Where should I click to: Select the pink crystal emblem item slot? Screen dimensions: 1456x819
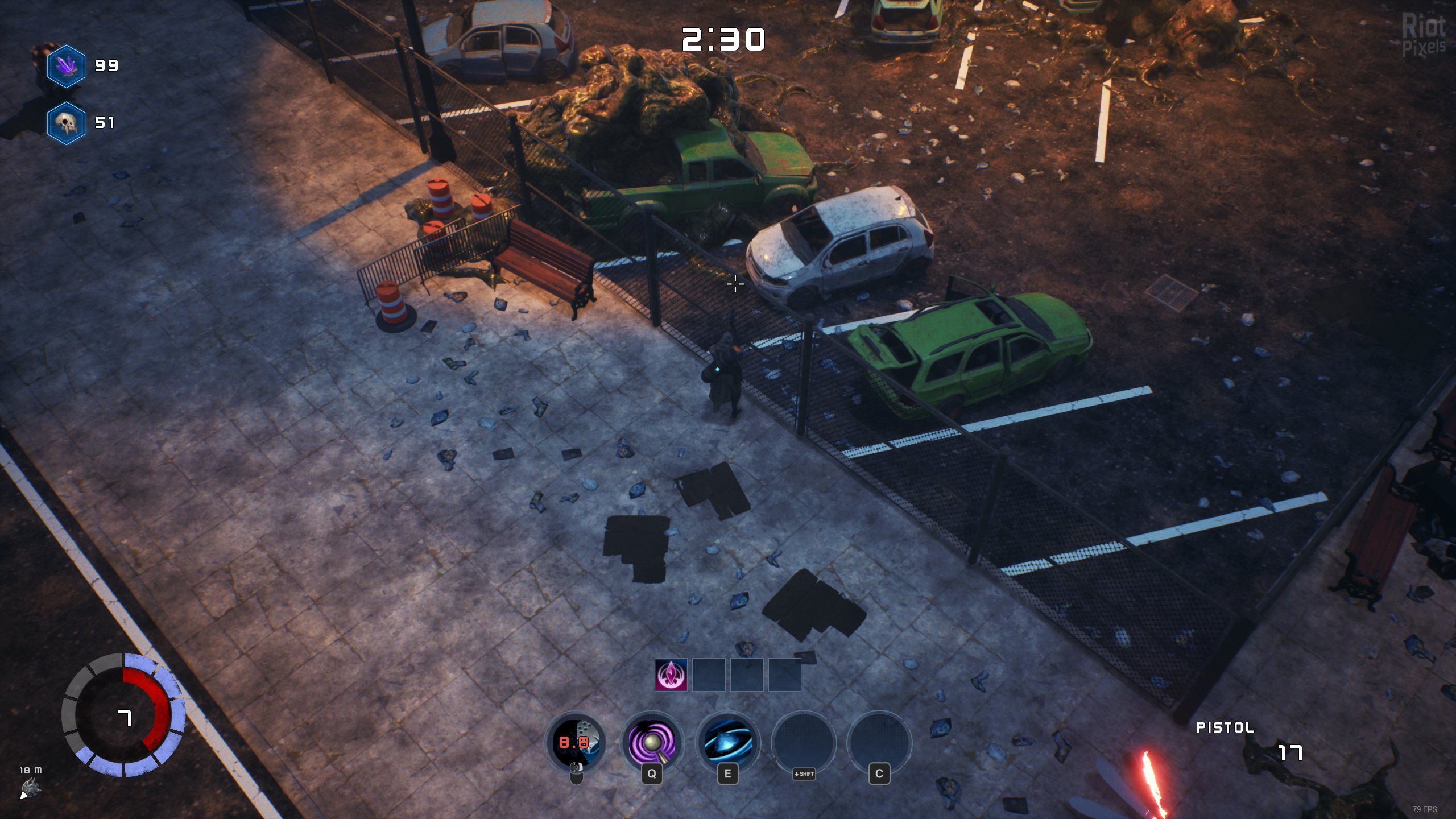click(671, 675)
